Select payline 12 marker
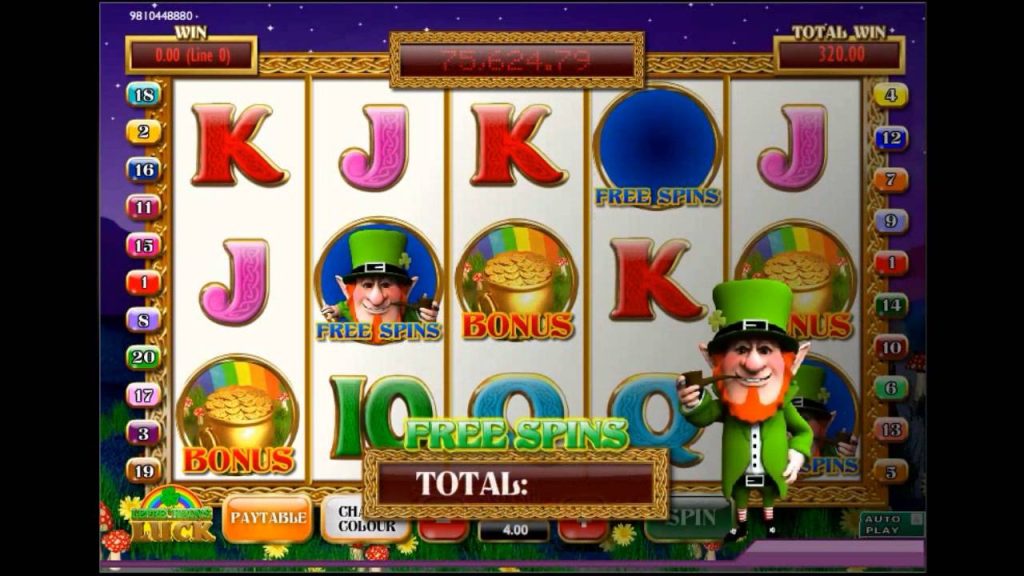 coord(891,139)
